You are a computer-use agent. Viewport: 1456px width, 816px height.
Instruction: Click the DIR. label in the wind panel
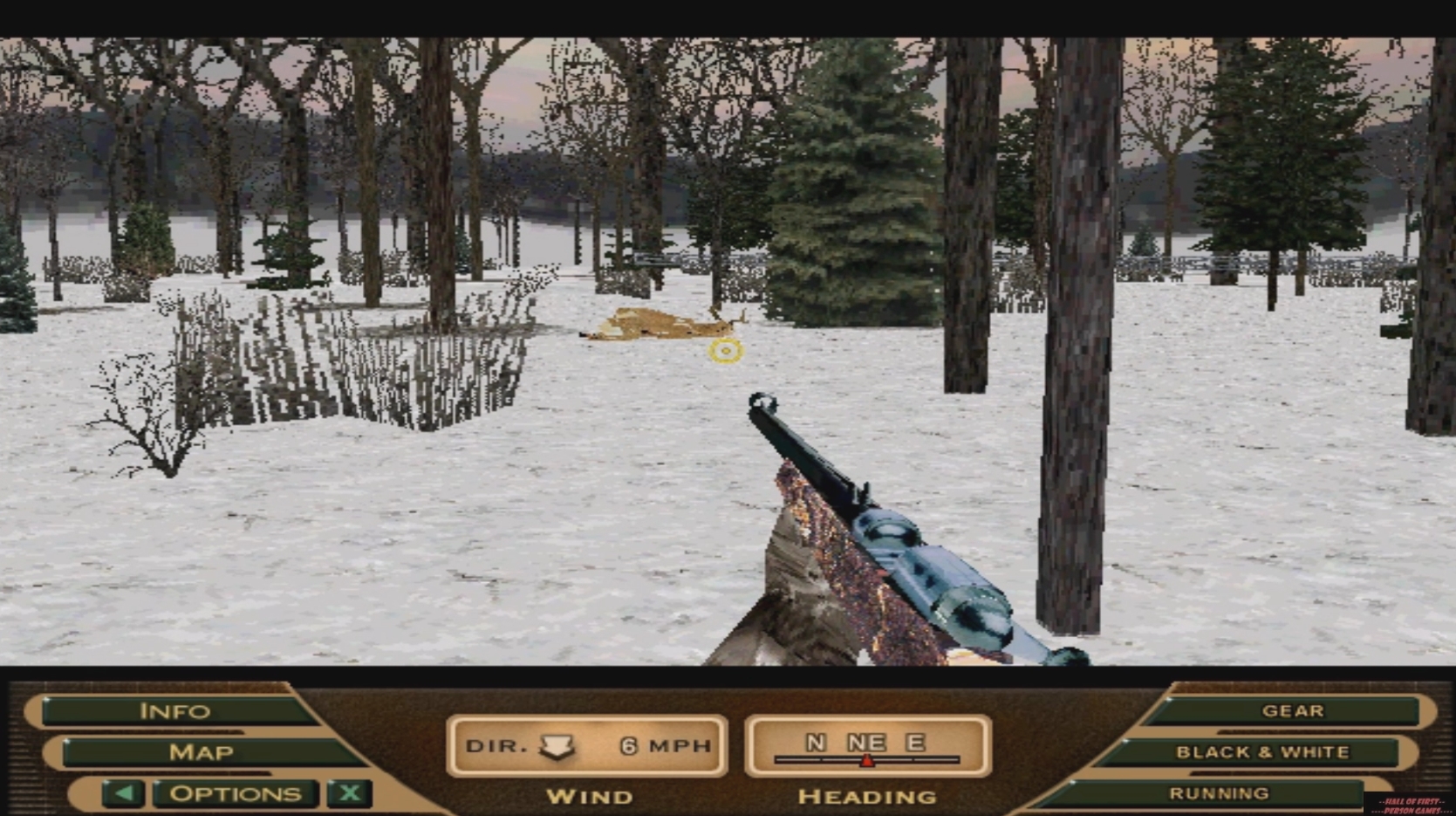tap(494, 745)
